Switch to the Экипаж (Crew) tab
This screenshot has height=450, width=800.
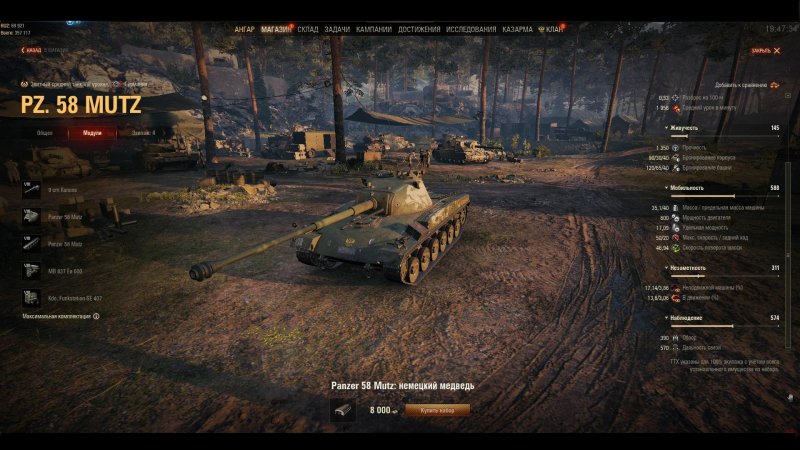pyautogui.click(x=143, y=132)
